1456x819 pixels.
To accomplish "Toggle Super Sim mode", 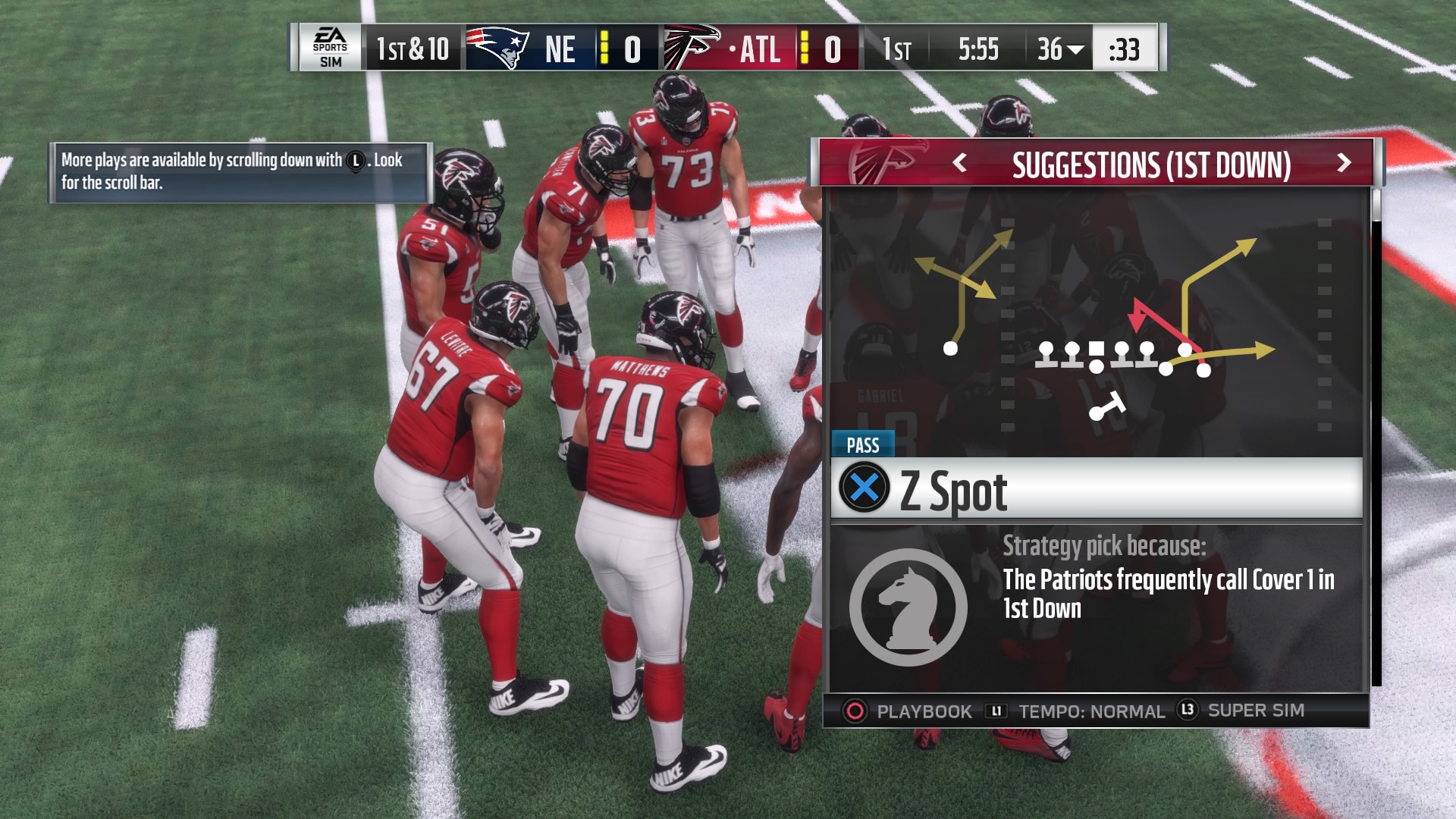I will tap(1255, 711).
